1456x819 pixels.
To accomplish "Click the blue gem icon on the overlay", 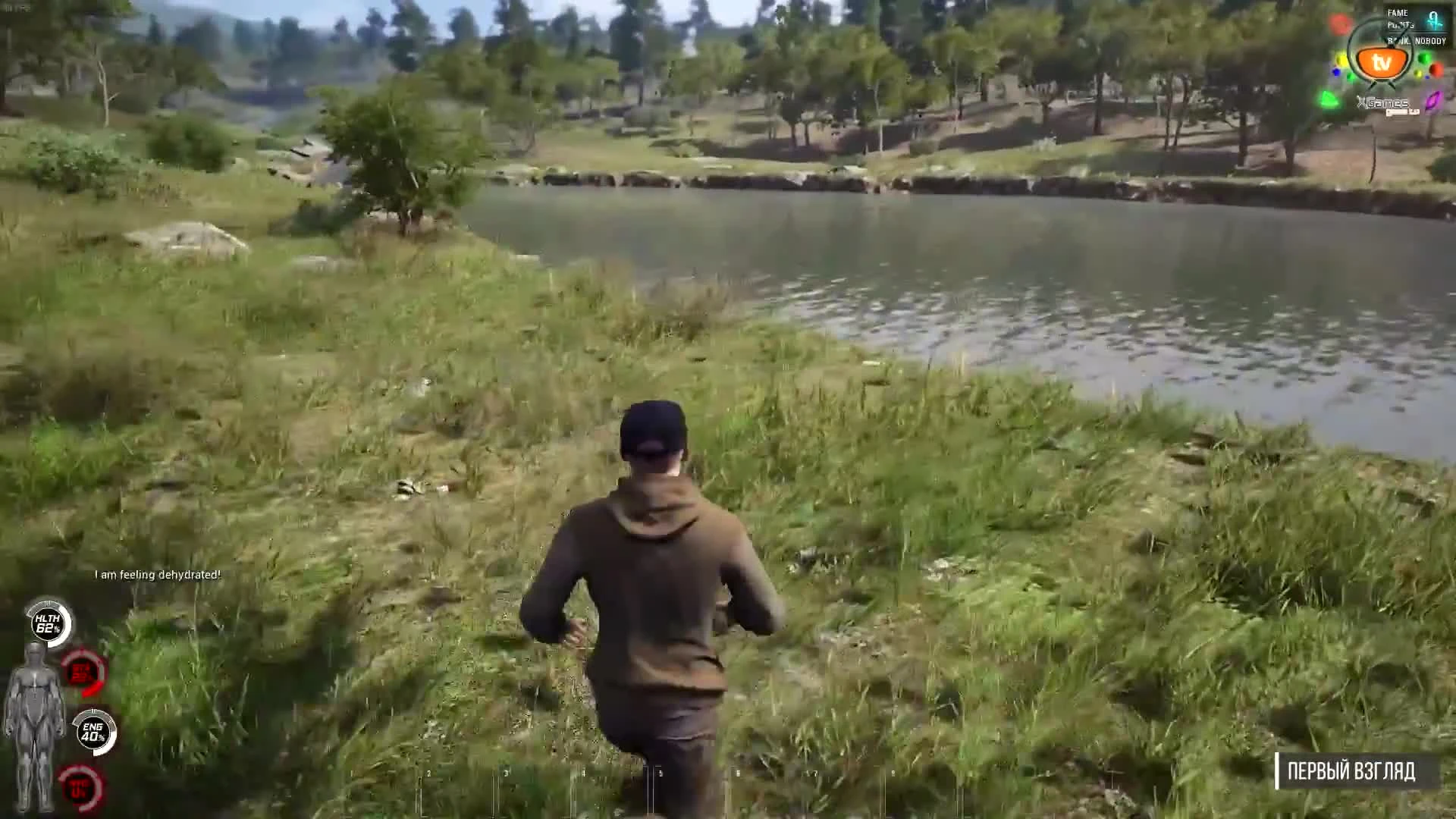I will 1336,71.
